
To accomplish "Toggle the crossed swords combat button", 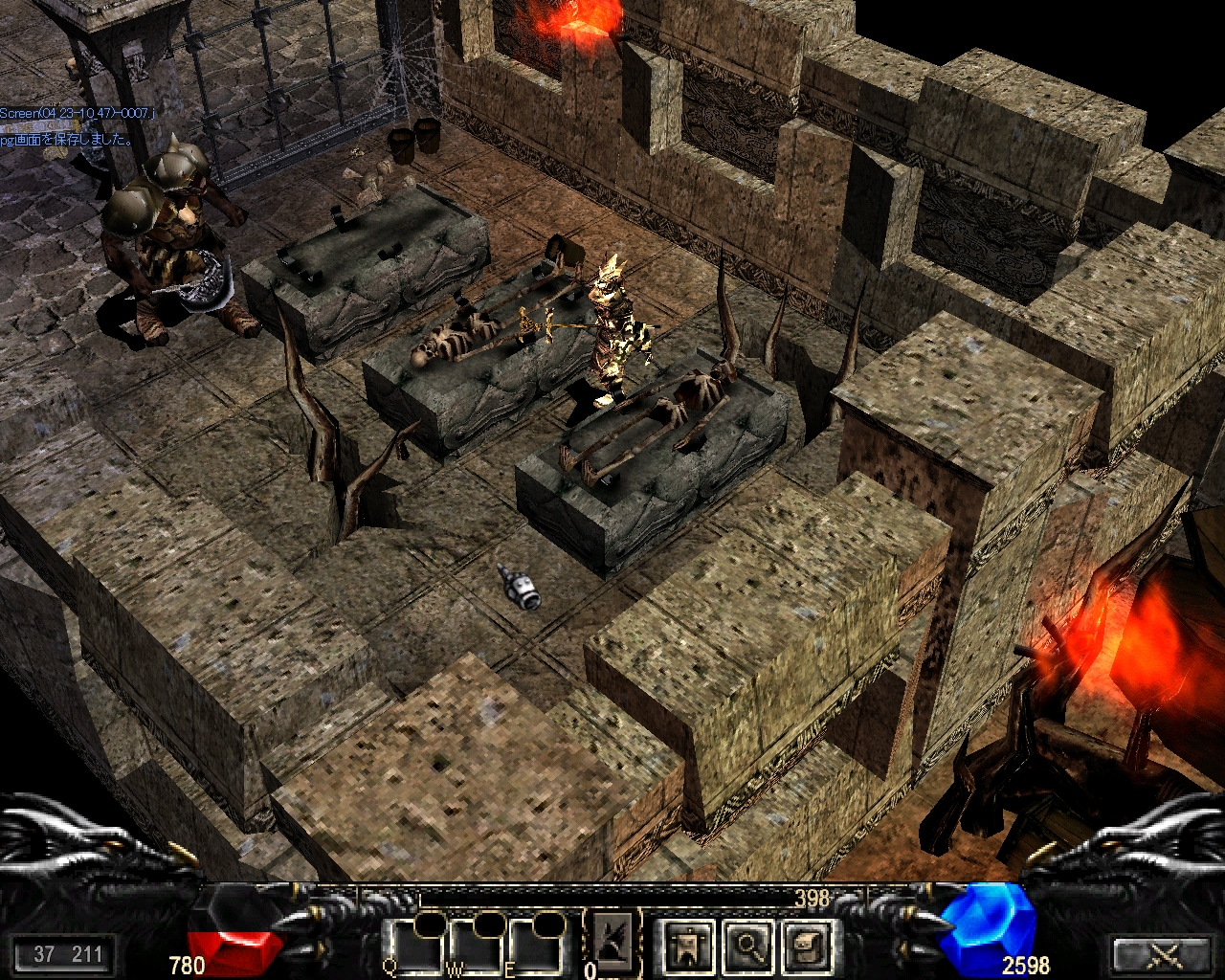I will 1165,954.
